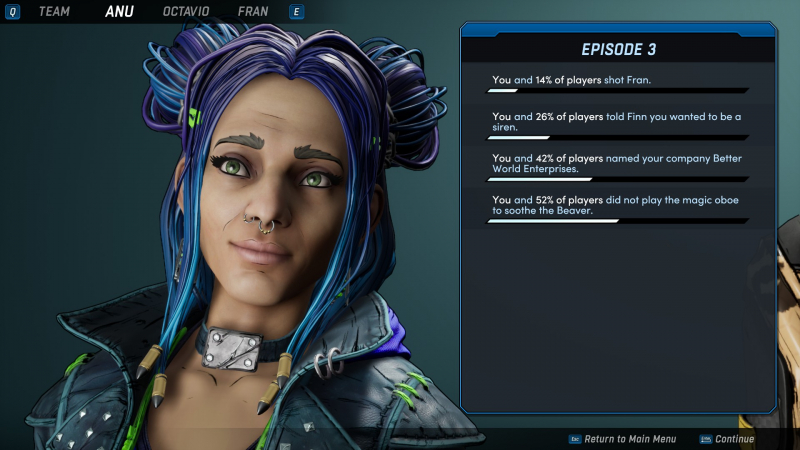Click the magic oboe Beaver stat row
800x450 pixels.
click(617, 206)
